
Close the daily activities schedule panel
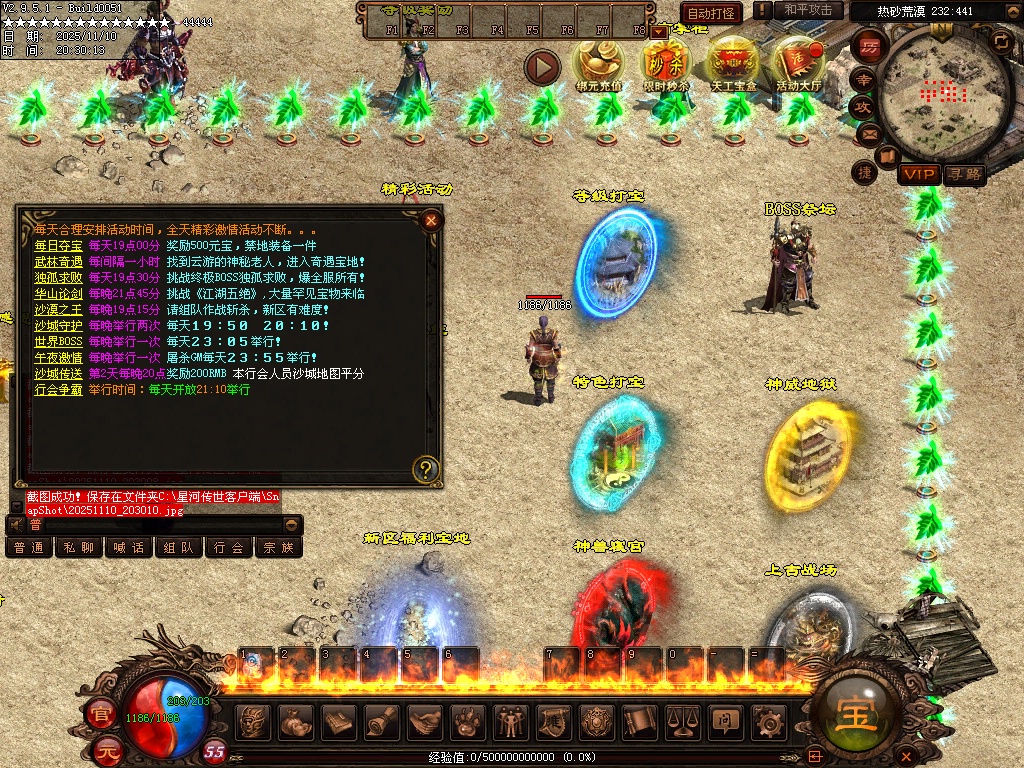tap(431, 221)
